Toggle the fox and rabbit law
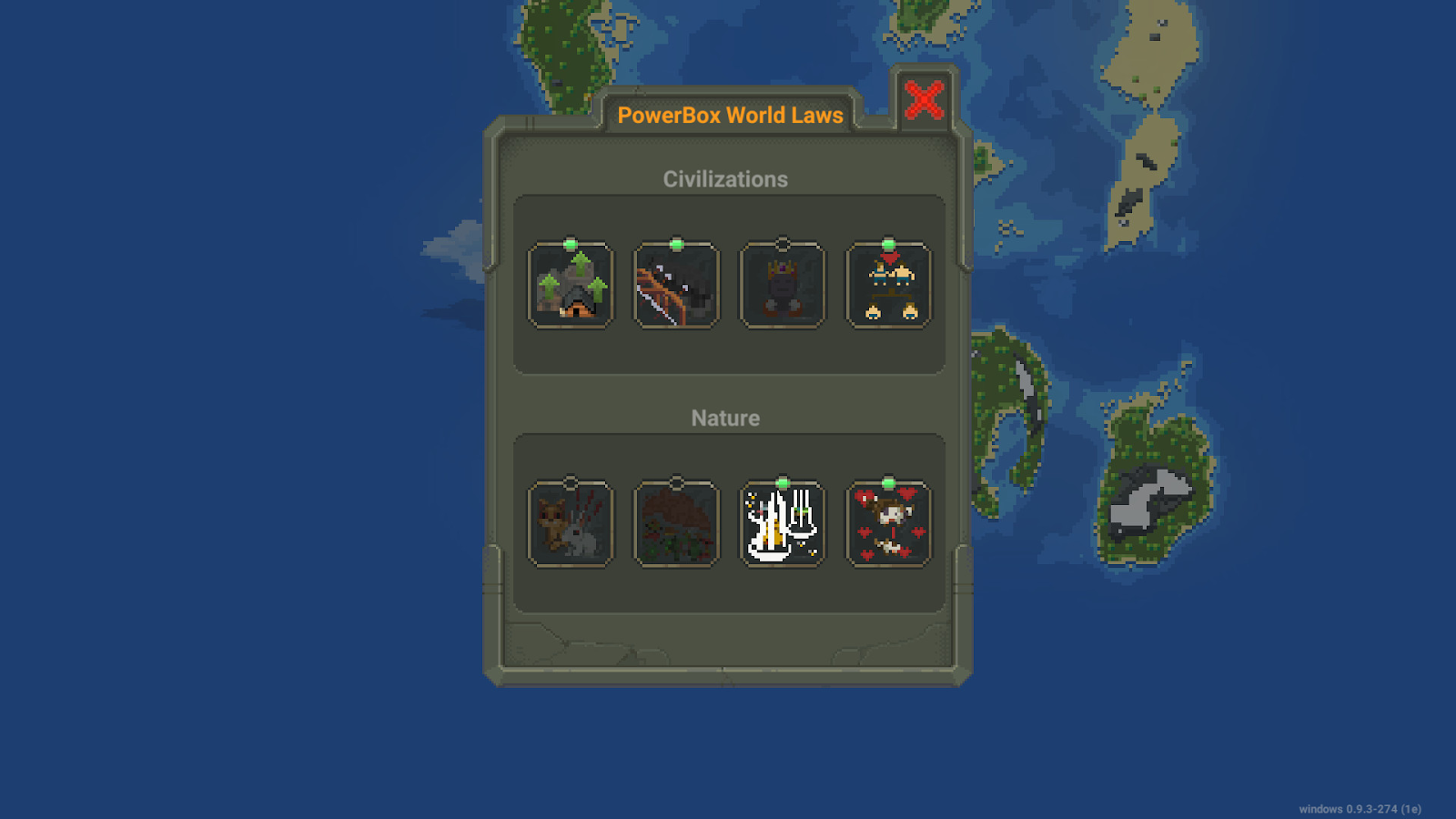1456x819 pixels. coord(571,525)
